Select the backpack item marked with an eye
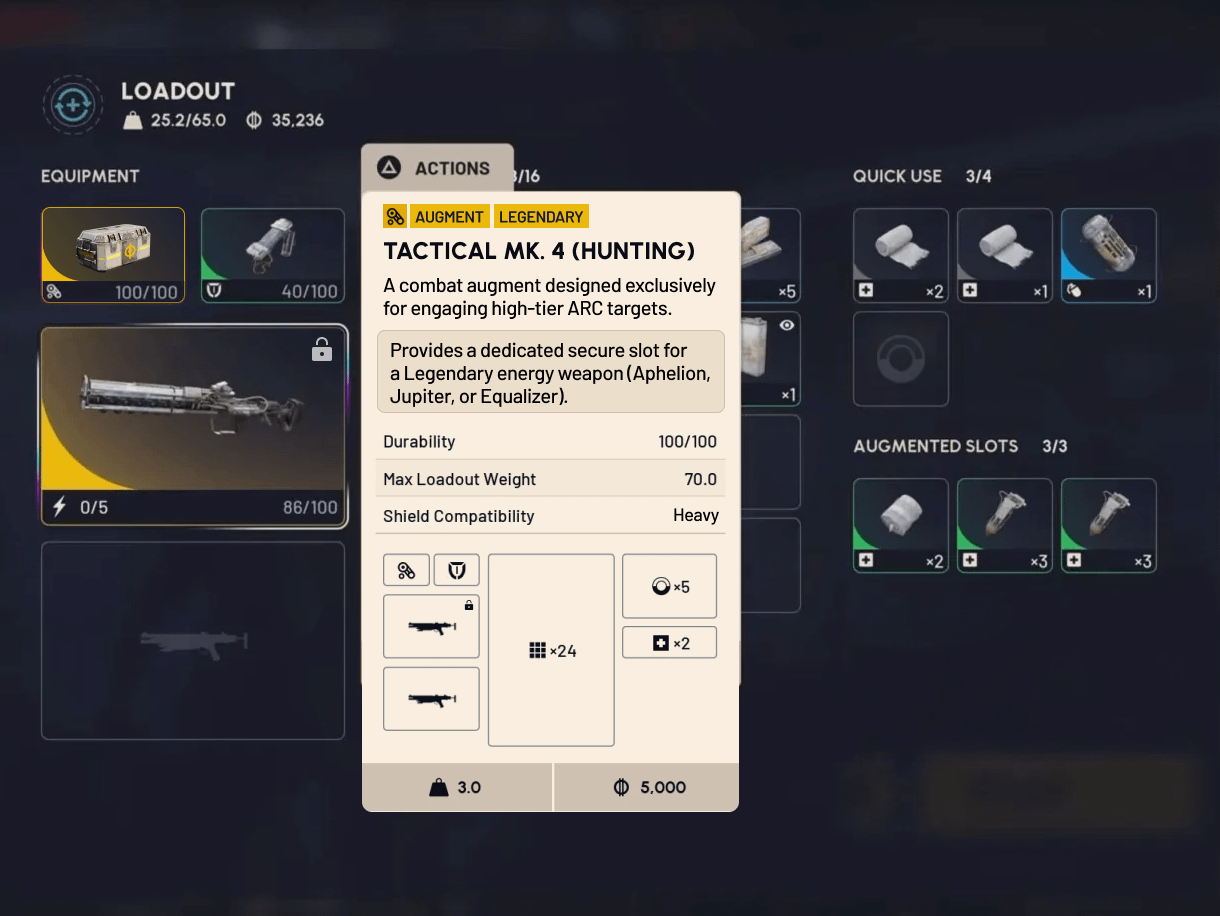 (770, 358)
